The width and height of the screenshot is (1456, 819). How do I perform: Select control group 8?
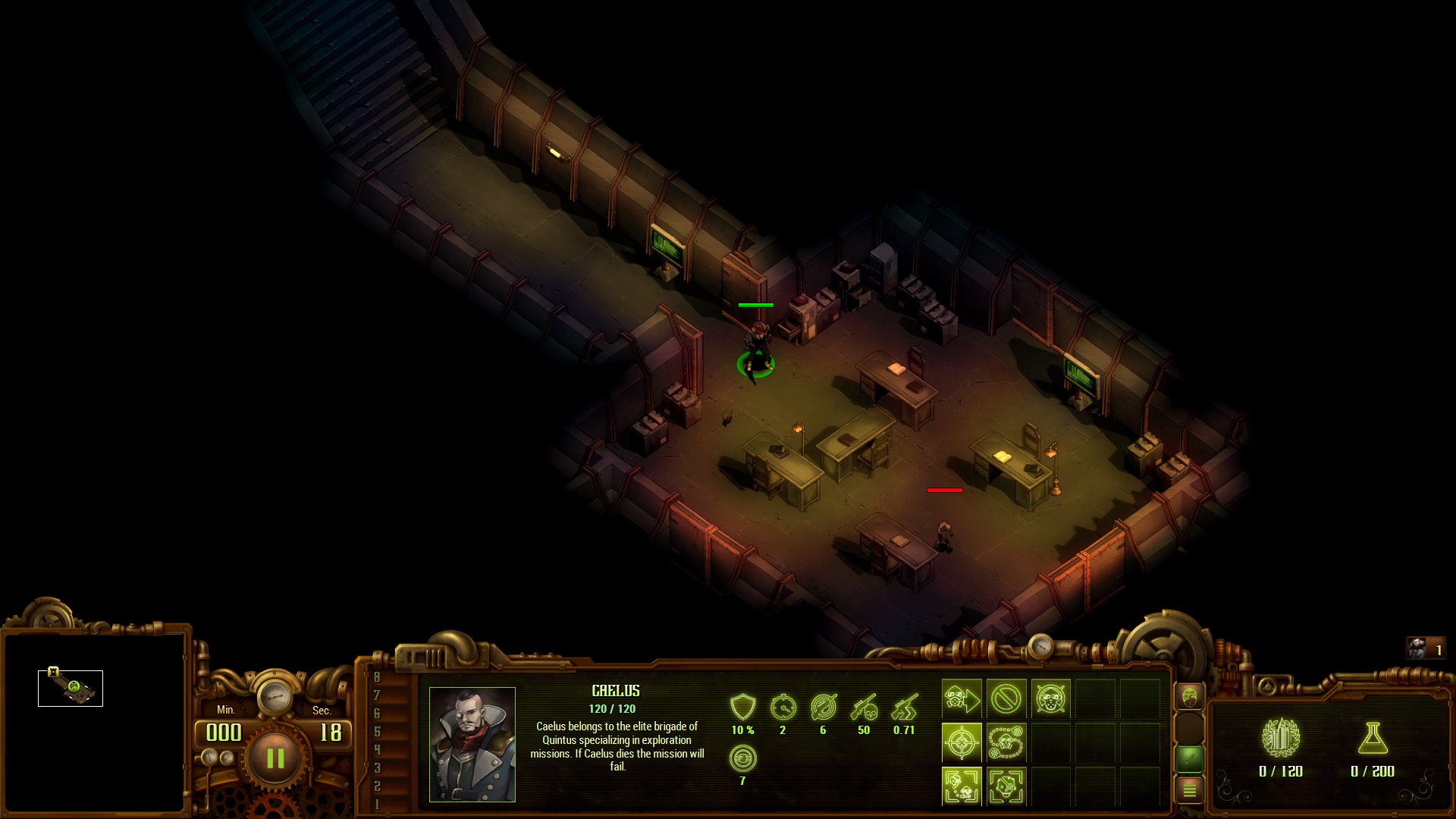[377, 677]
